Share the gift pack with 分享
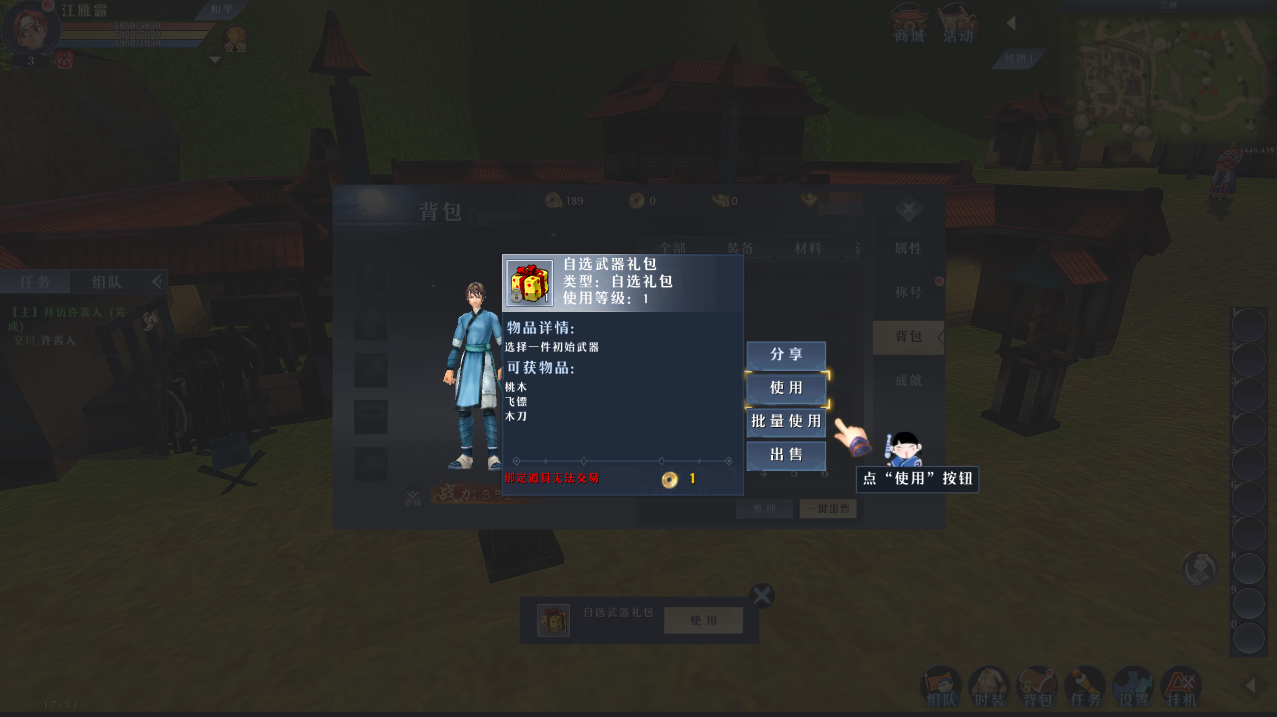Viewport: 1277px width, 717px height. (786, 355)
